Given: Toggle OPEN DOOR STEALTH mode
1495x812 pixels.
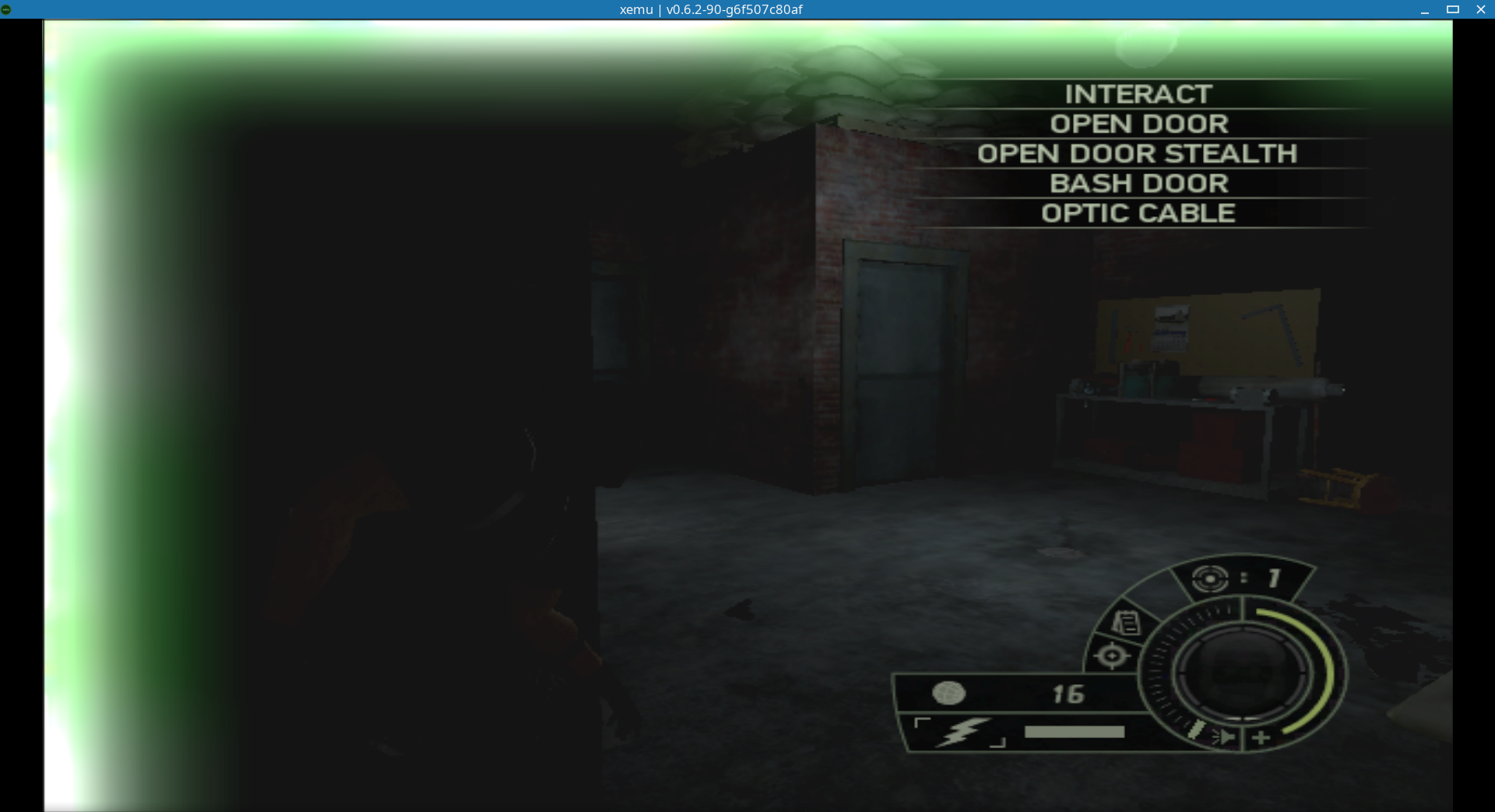Looking at the screenshot, I should pyautogui.click(x=1138, y=153).
